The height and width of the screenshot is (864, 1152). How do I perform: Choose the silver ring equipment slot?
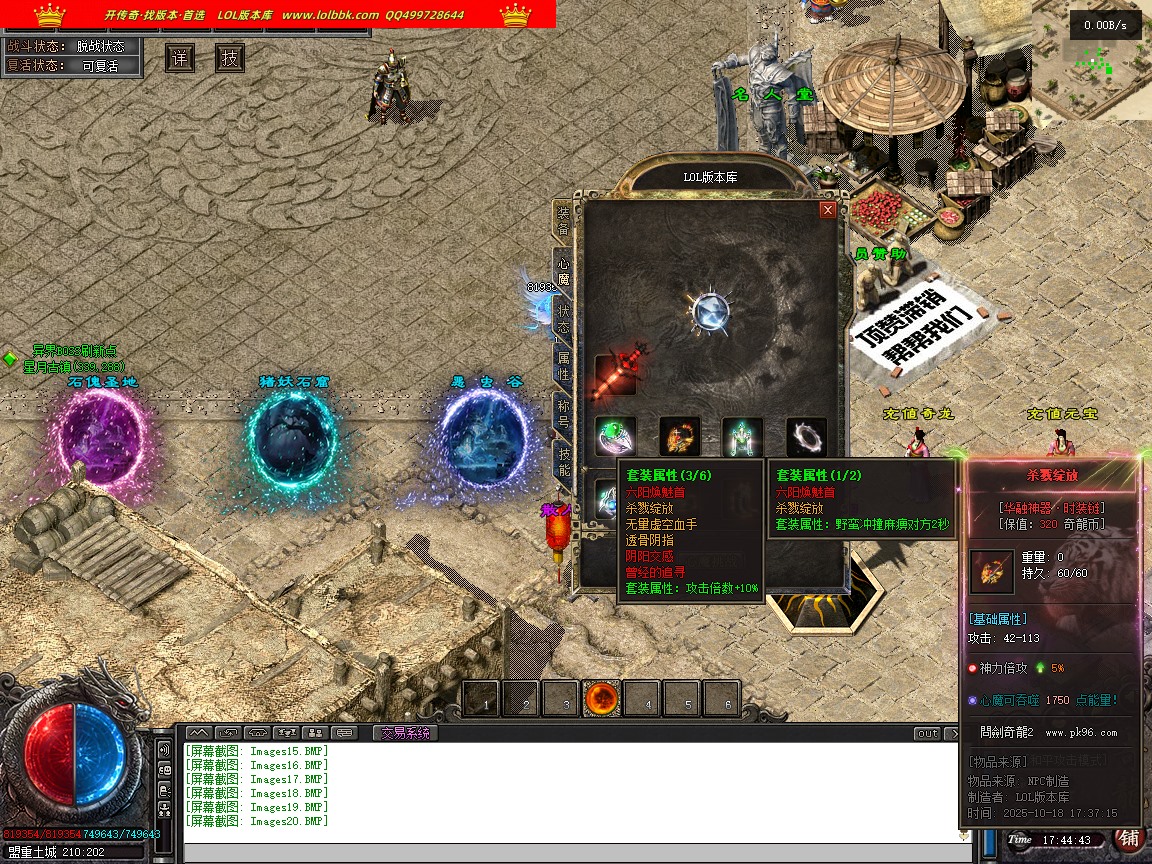tap(806, 437)
